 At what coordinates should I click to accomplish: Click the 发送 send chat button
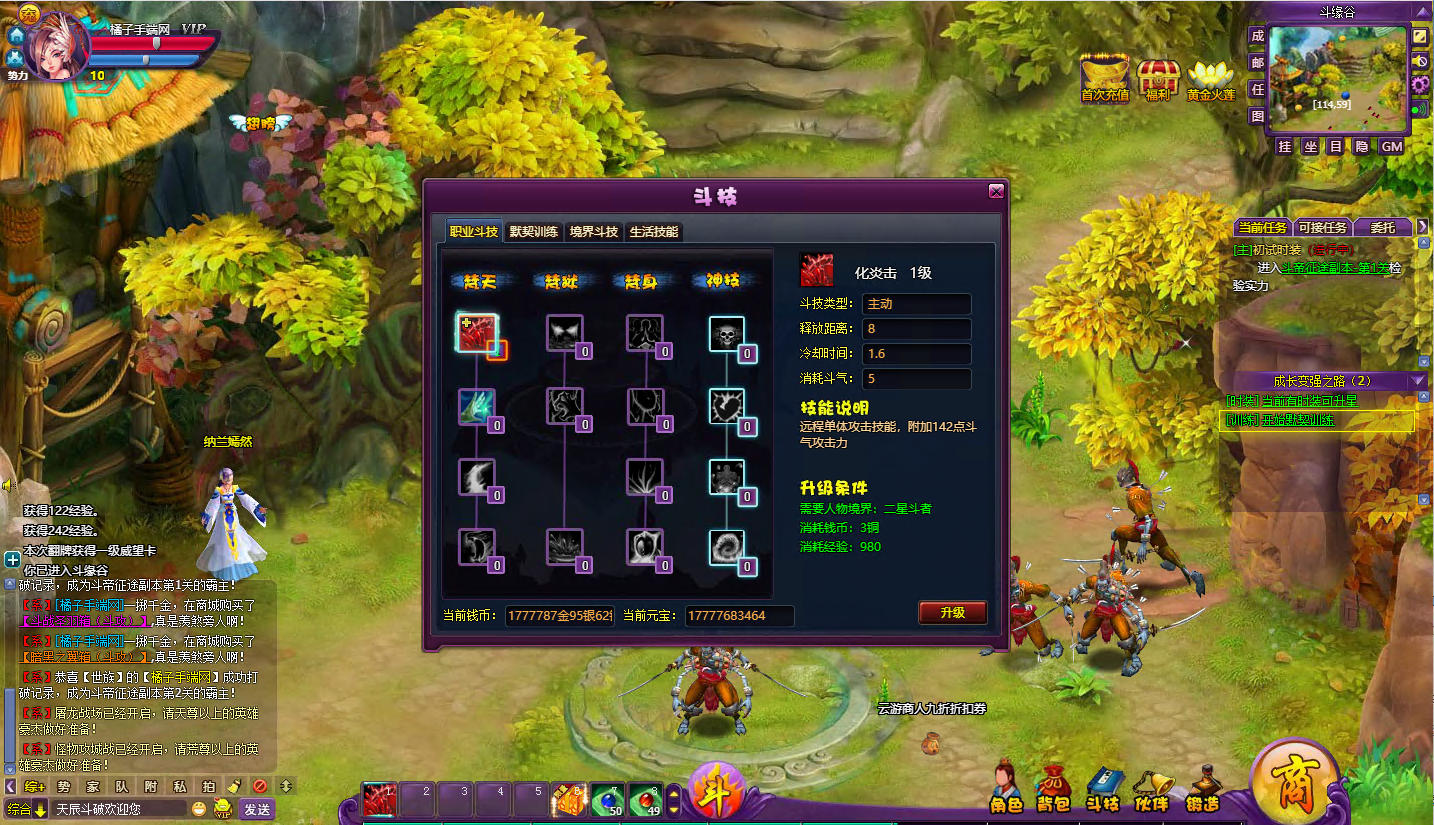pyautogui.click(x=257, y=809)
